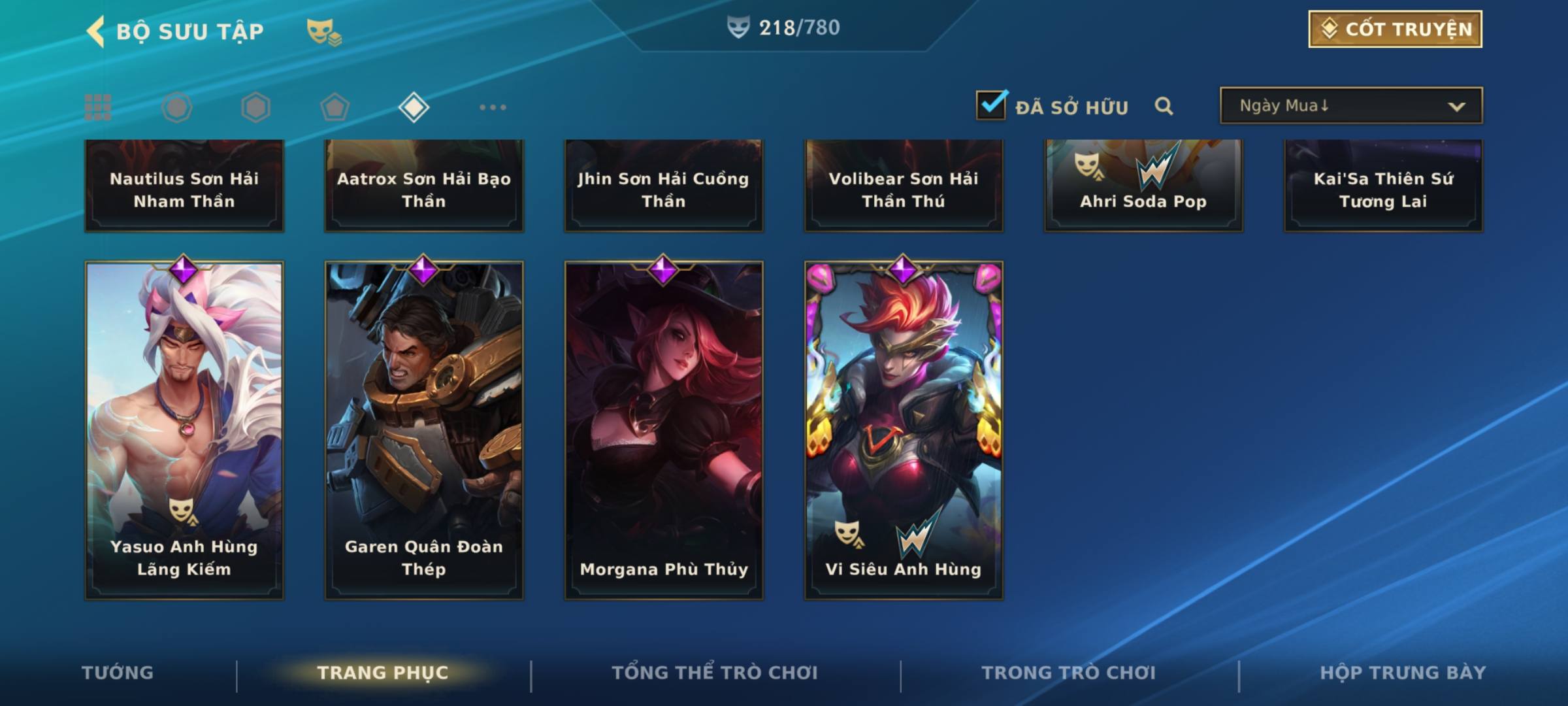Switch to Tổng Thể Trò Chơi tab
Screen dimensions: 1568x706
coord(715,673)
